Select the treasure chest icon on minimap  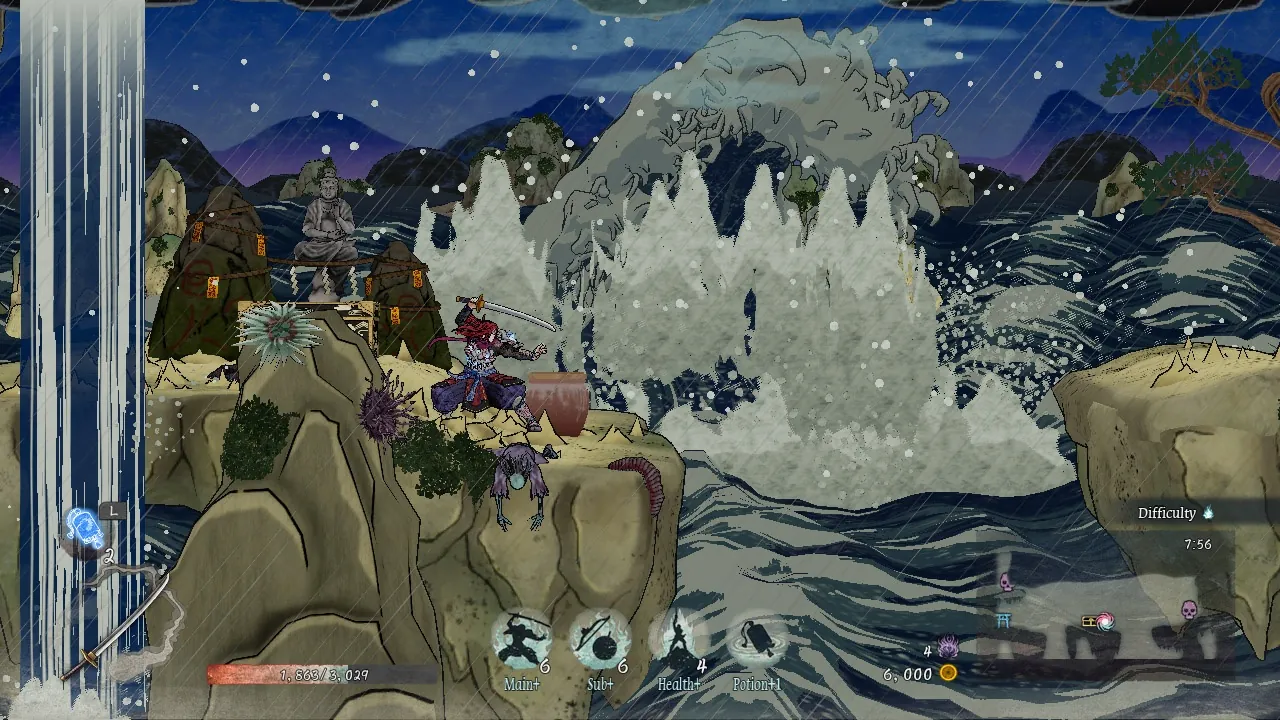click(1089, 622)
